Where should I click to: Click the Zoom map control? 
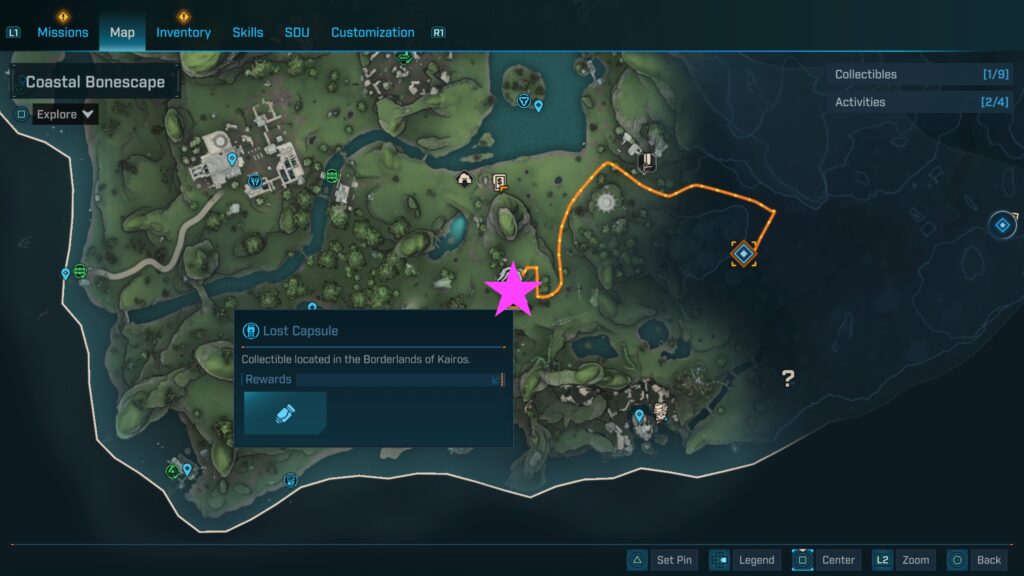[902, 560]
